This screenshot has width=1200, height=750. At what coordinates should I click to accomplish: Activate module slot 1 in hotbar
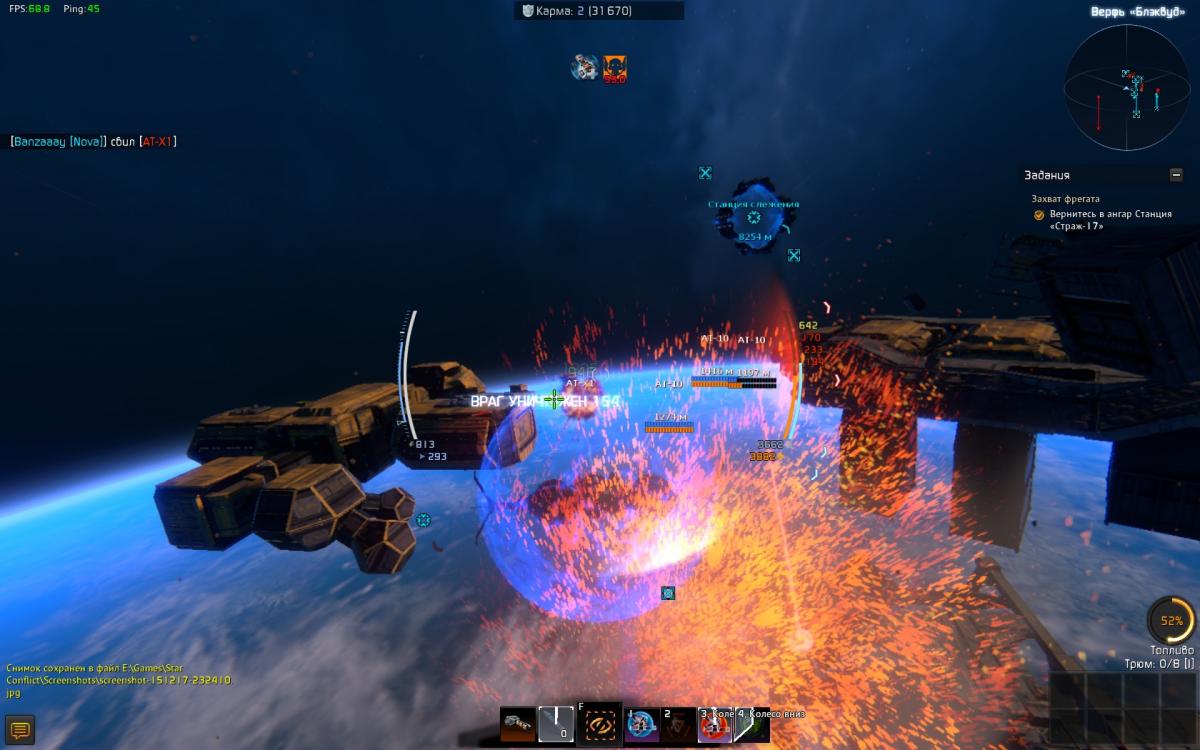point(641,725)
